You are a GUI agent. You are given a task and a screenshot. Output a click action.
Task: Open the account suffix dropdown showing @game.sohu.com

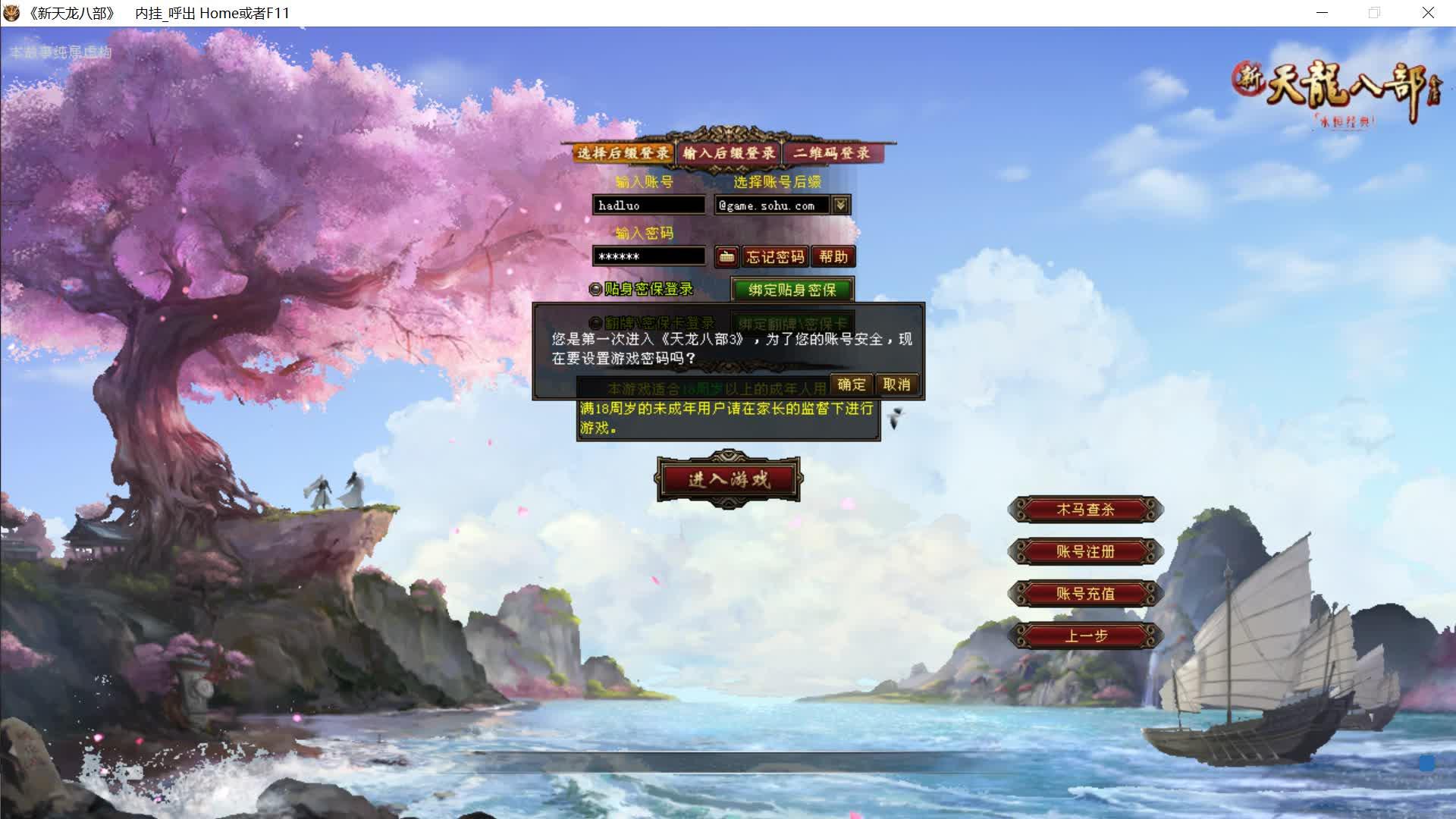840,205
